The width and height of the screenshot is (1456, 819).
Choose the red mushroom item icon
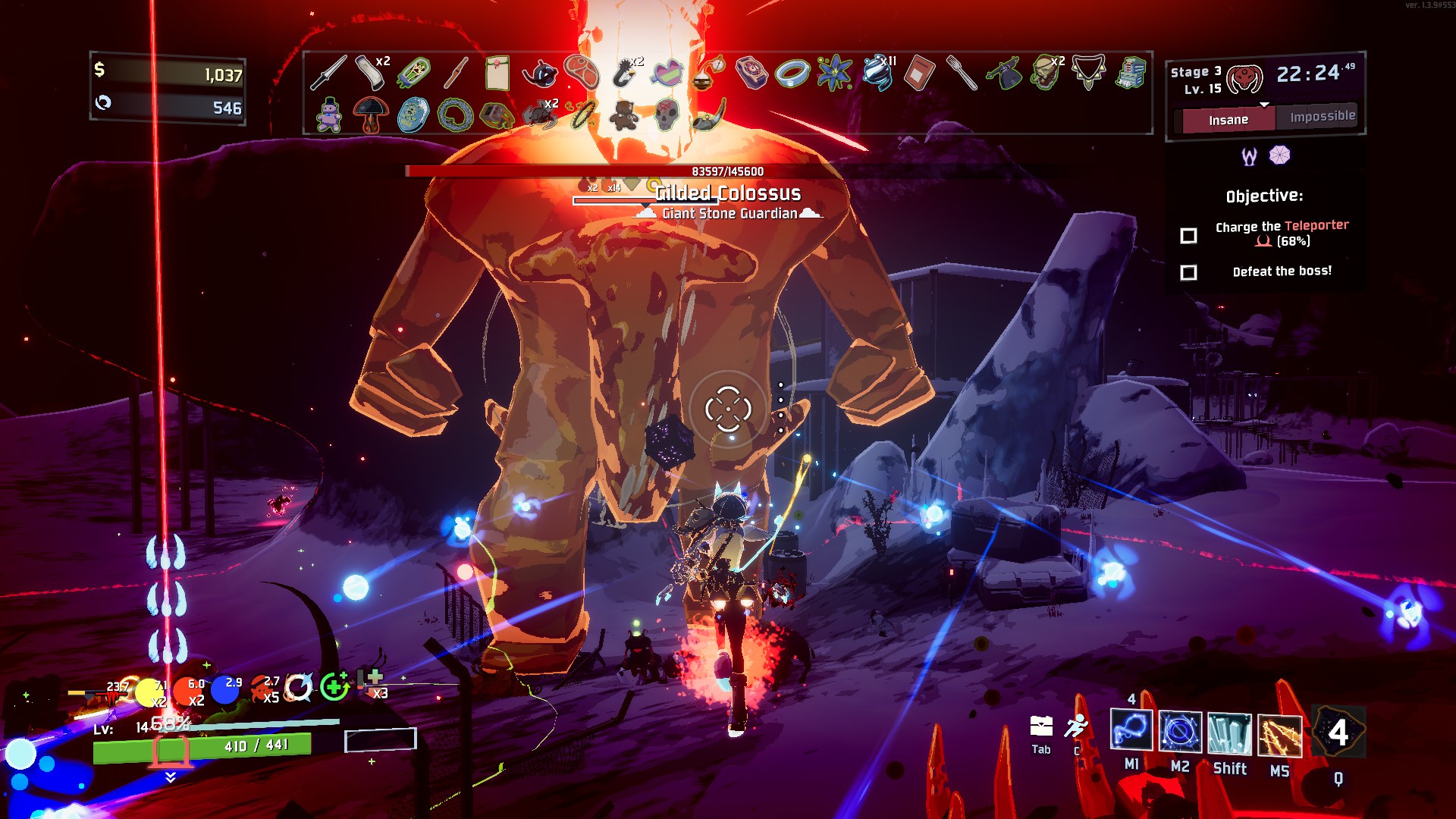(x=371, y=115)
